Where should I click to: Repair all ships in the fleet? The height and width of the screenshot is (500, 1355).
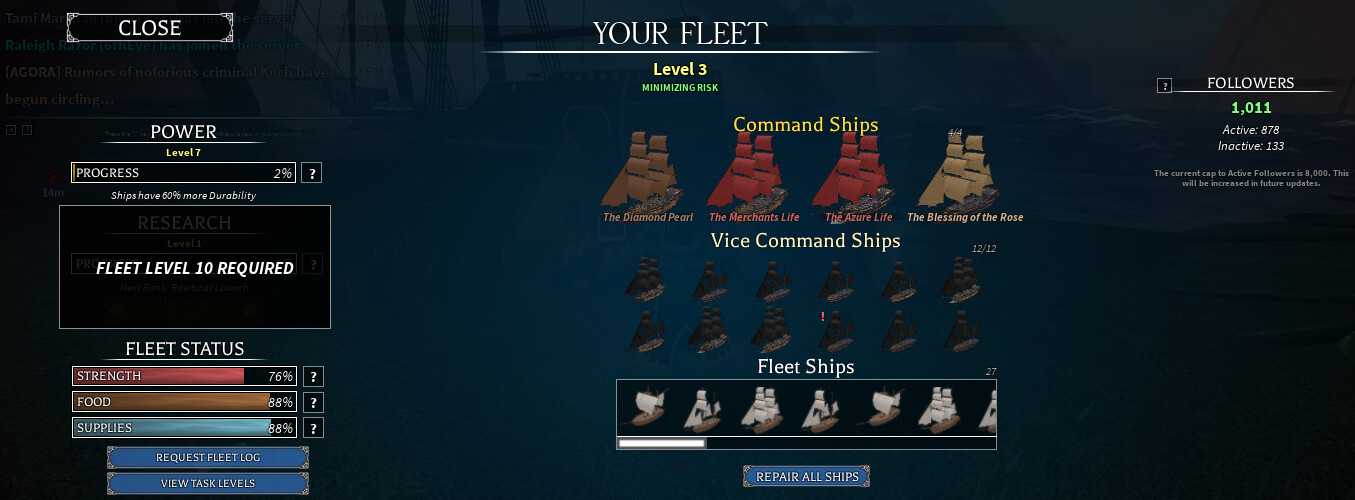tap(807, 477)
